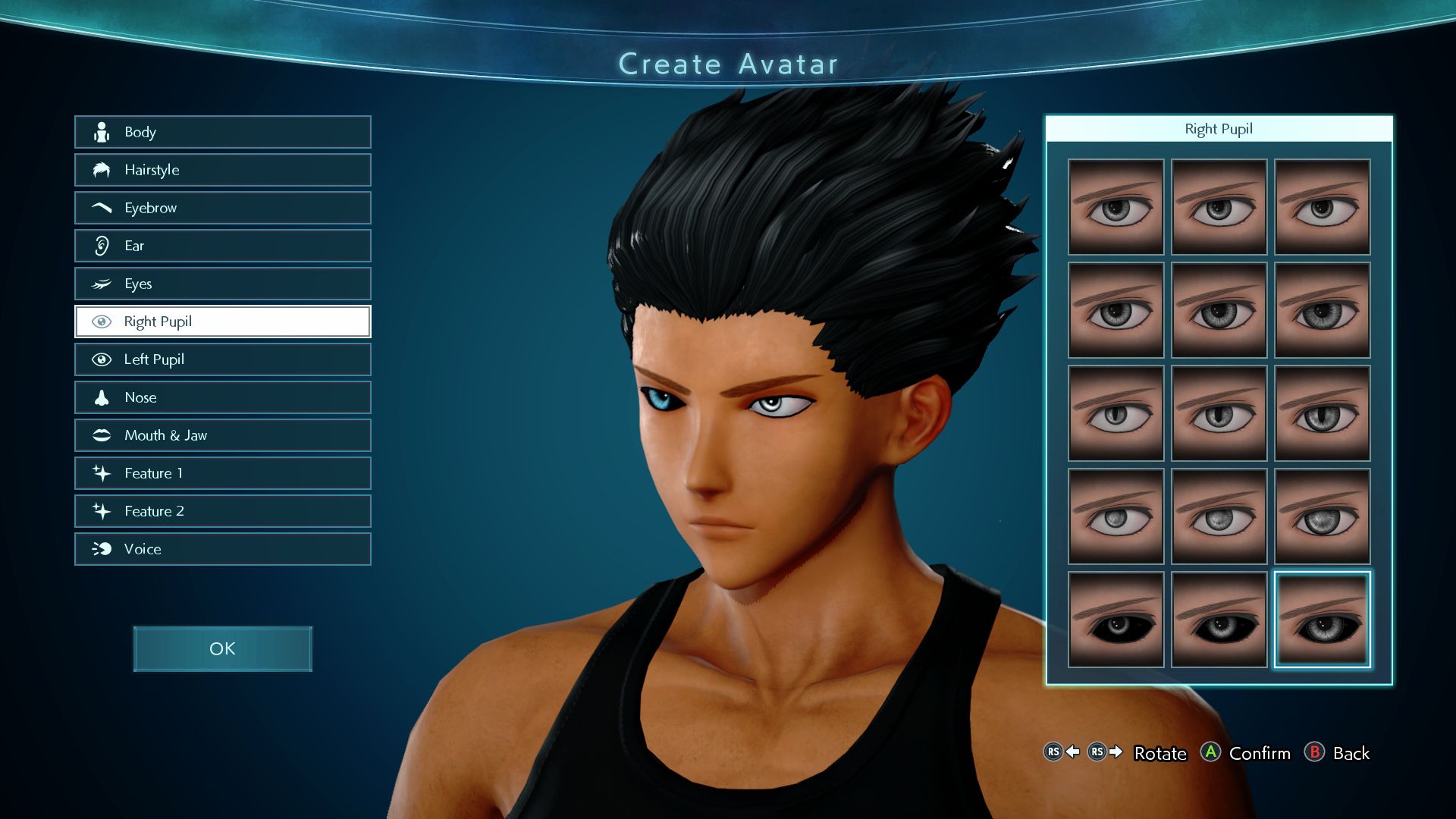This screenshot has height=819, width=1456.
Task: Click the highlighted Right Pupil entry
Action: [222, 322]
